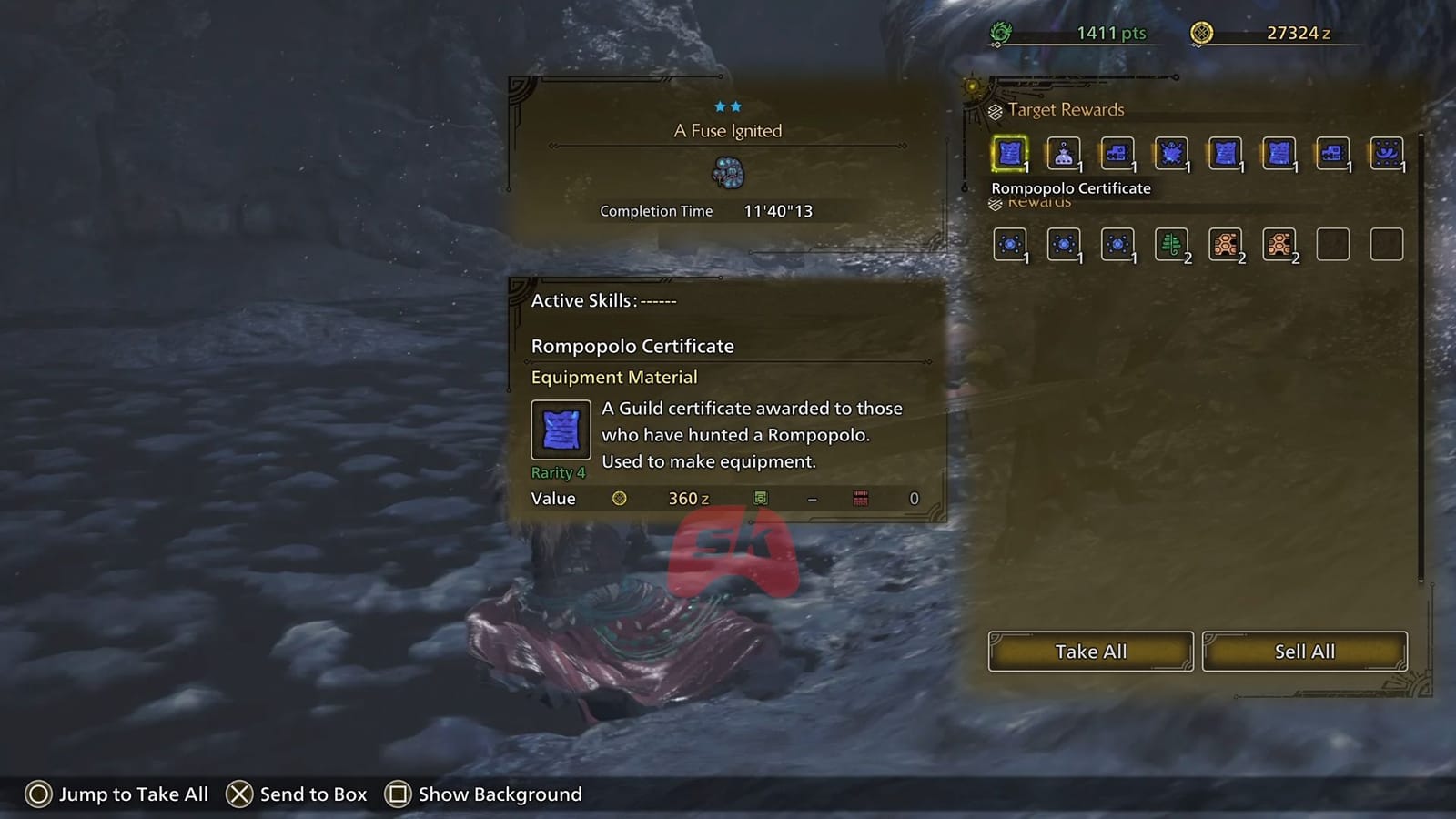Click the pouch-shaped second target reward
The width and height of the screenshot is (1456, 819).
[1063, 153]
